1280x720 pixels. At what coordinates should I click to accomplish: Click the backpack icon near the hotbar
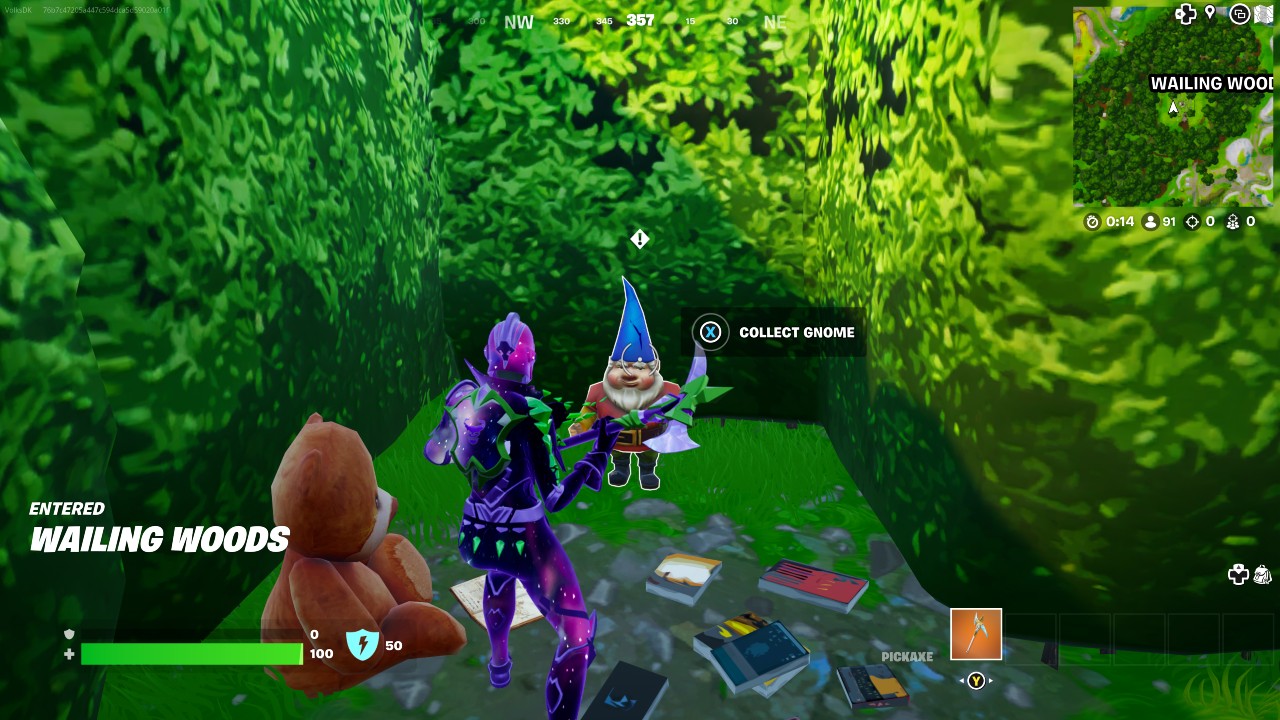(1262, 575)
